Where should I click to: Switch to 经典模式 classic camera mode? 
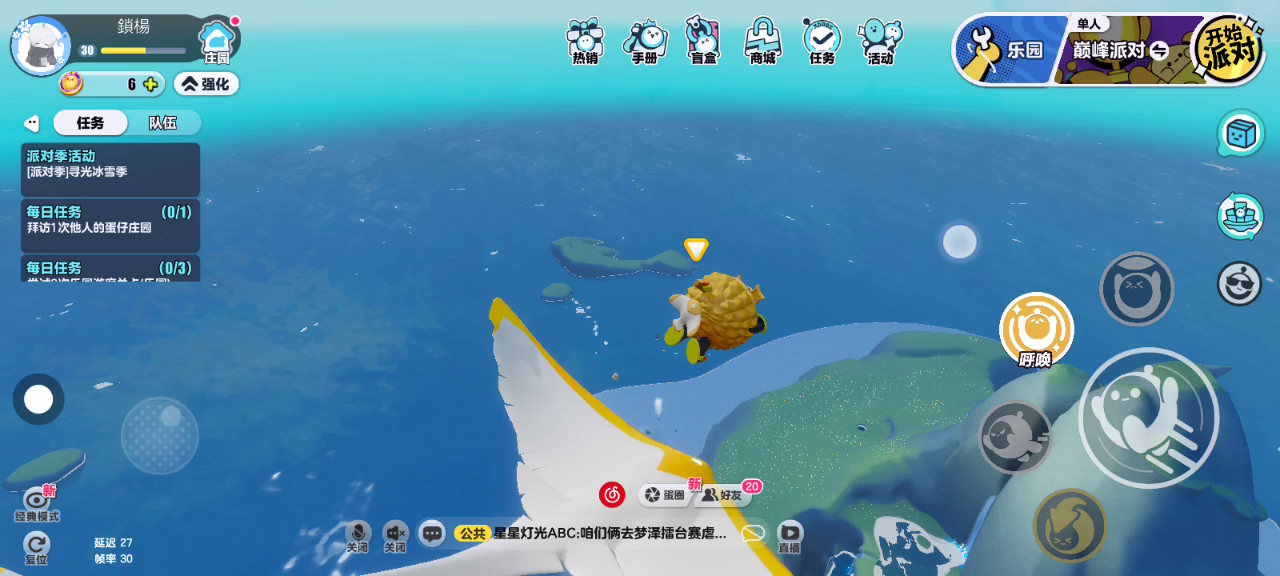point(37,503)
